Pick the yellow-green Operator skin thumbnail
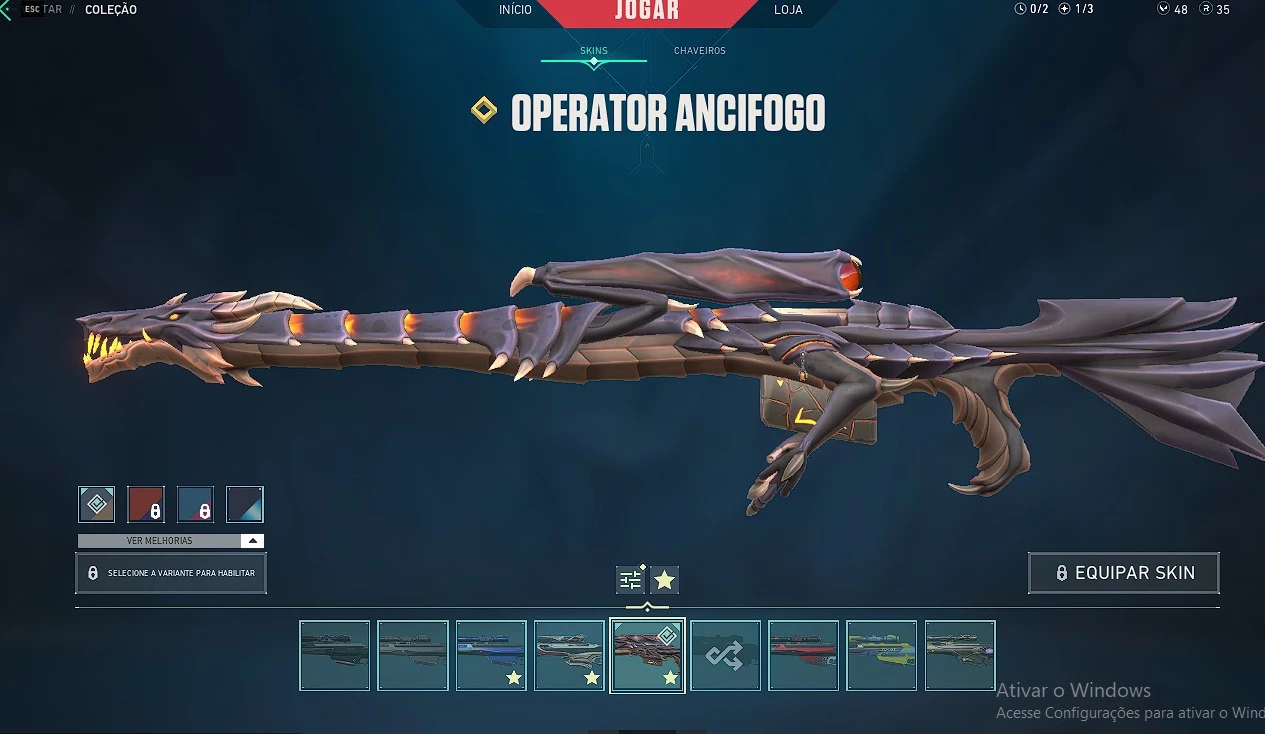 pyautogui.click(x=881, y=655)
